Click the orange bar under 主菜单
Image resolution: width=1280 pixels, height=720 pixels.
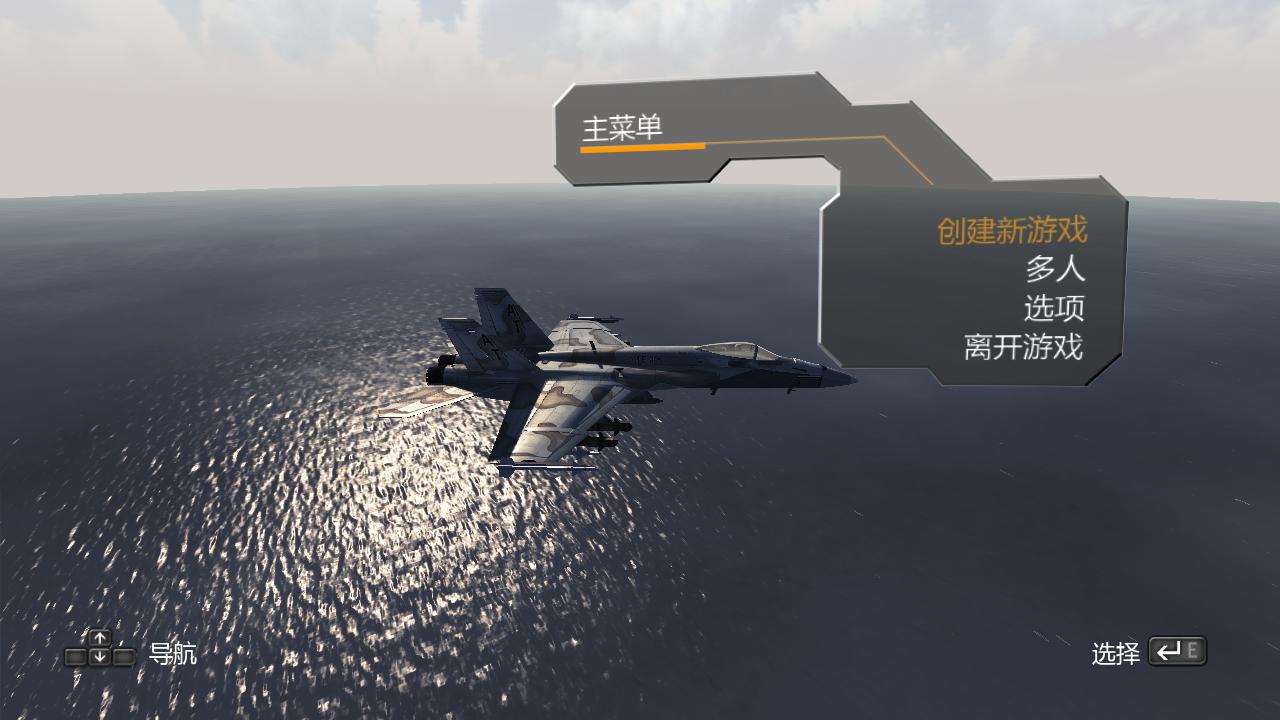coord(642,147)
